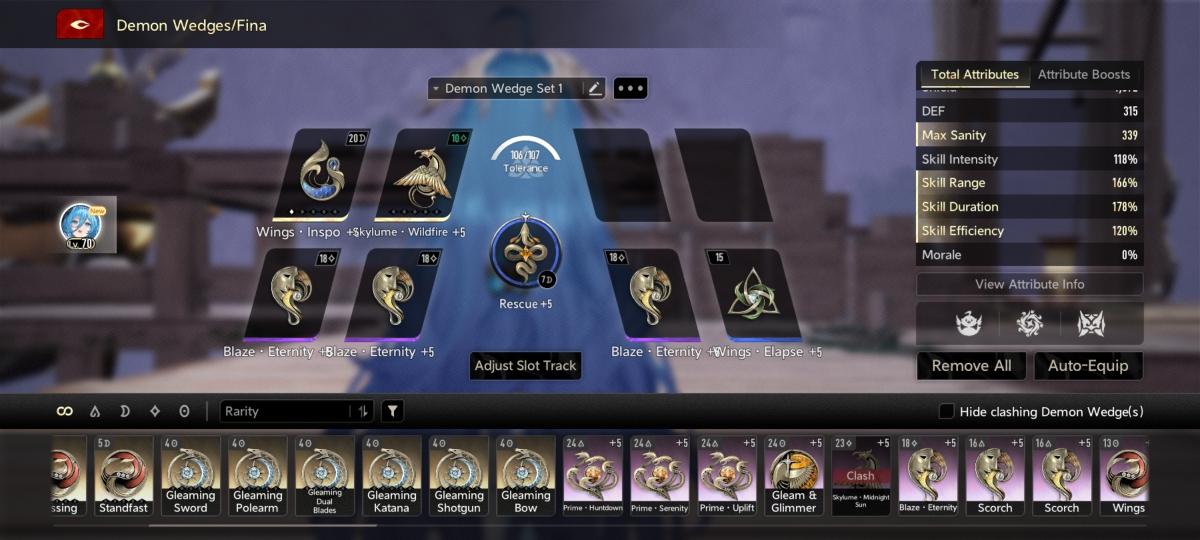Auto-Equip Demon Wedges
Screen dimensions: 1200x540
[x=1087, y=366]
